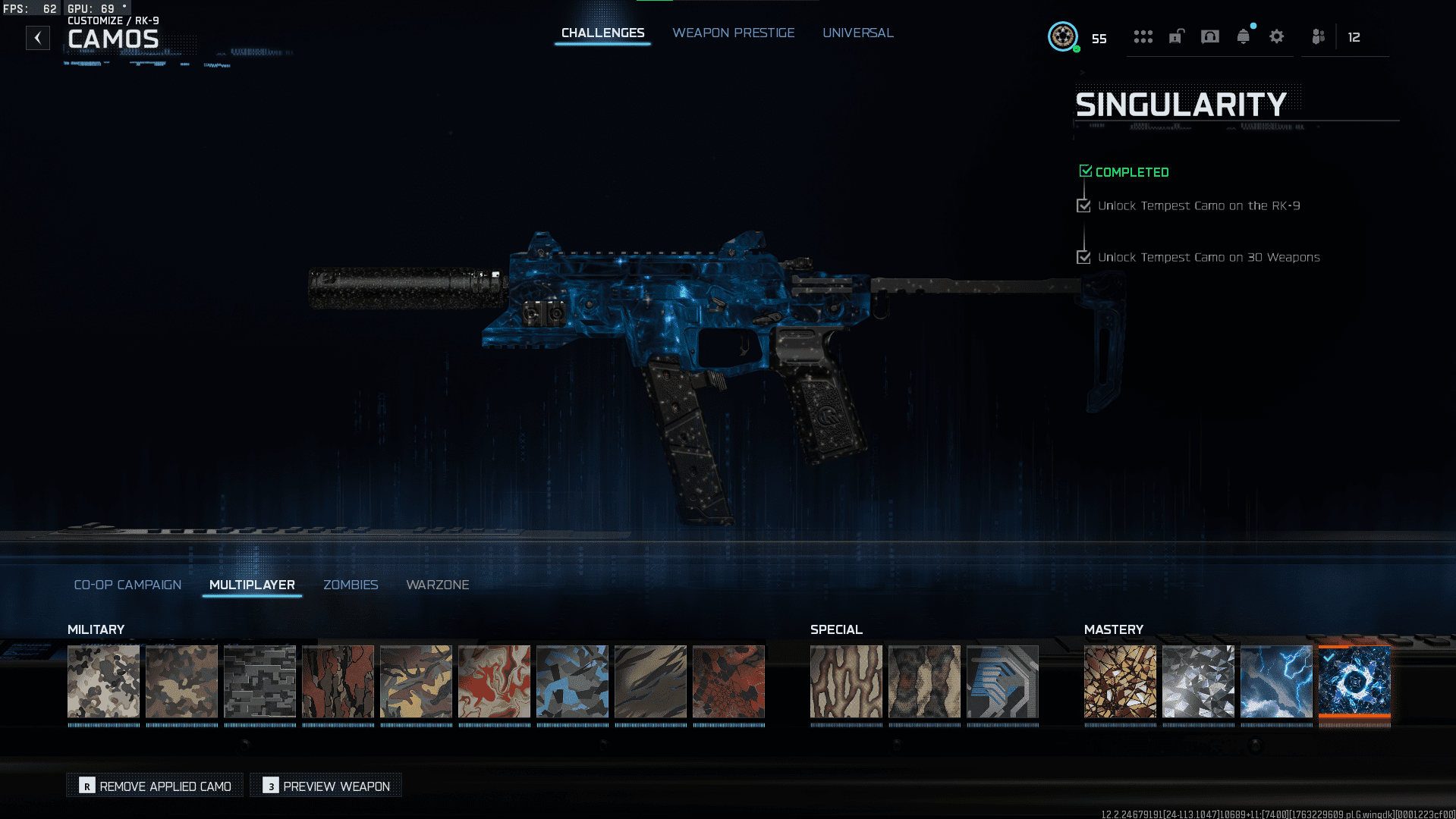1456x819 pixels.
Task: Select the gold cracked mastery camo
Action: (x=1120, y=681)
